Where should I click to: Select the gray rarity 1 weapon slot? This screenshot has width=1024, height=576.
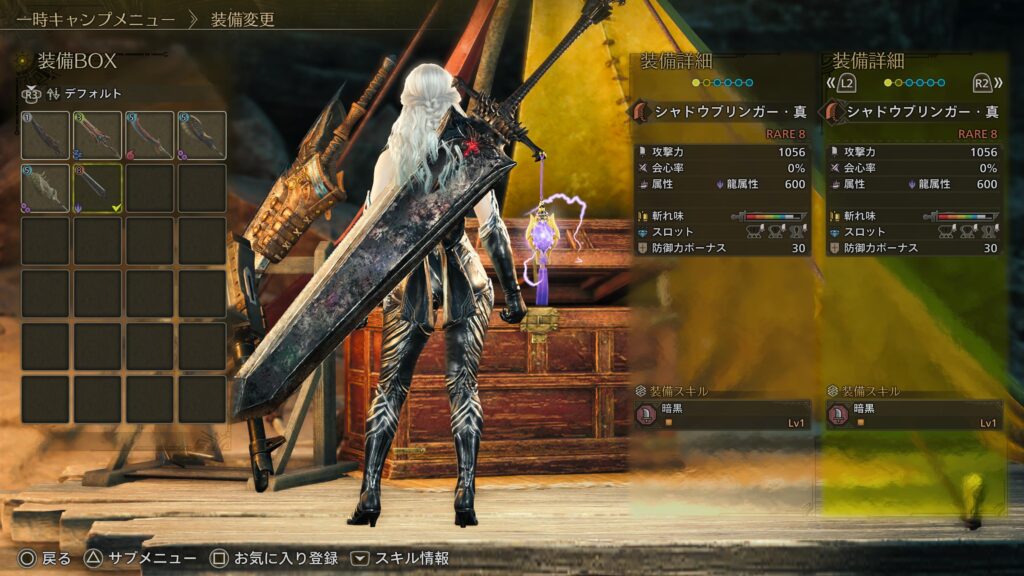(x=45, y=135)
